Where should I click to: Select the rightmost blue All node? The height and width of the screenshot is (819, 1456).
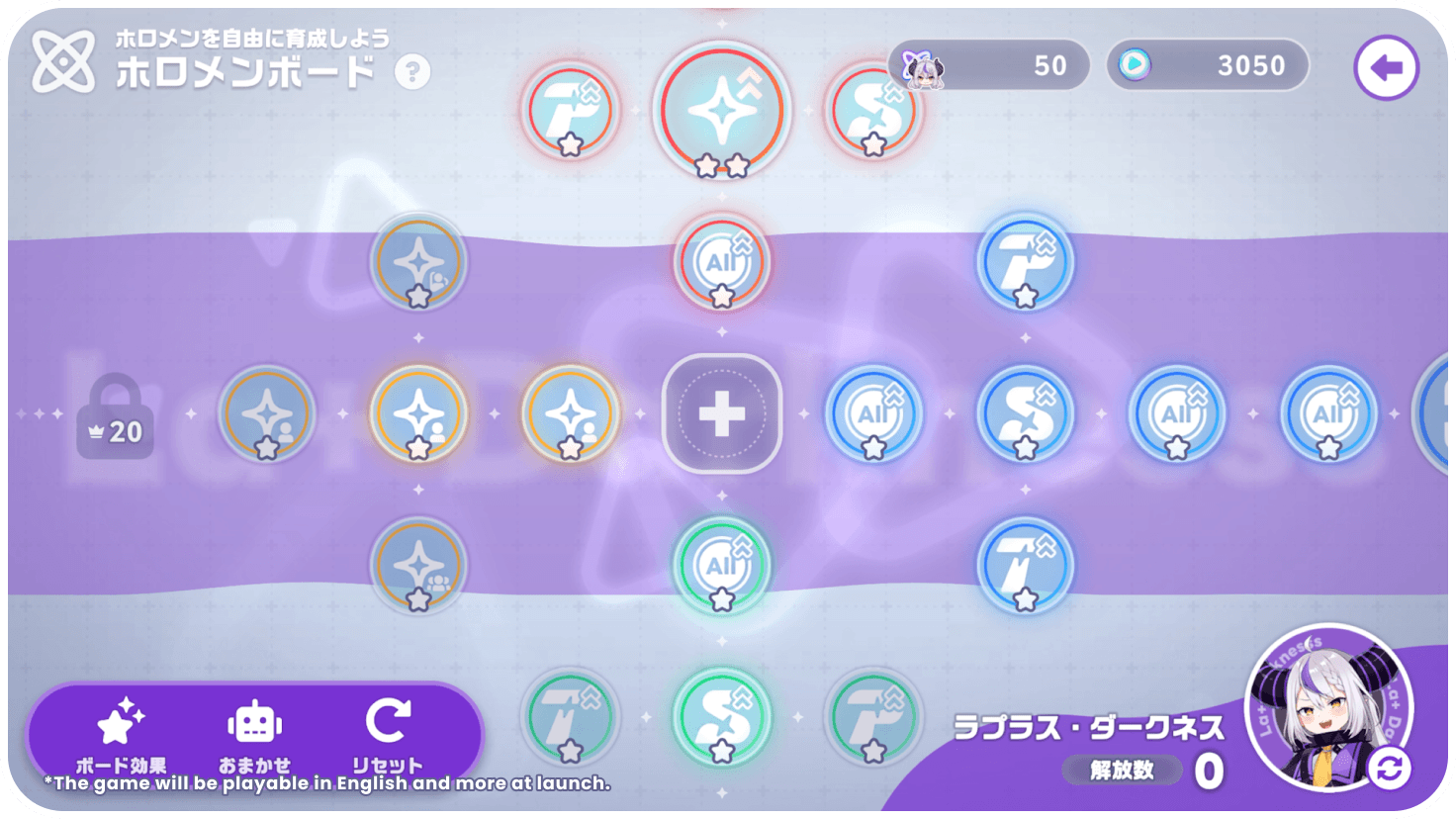[x=1327, y=412]
